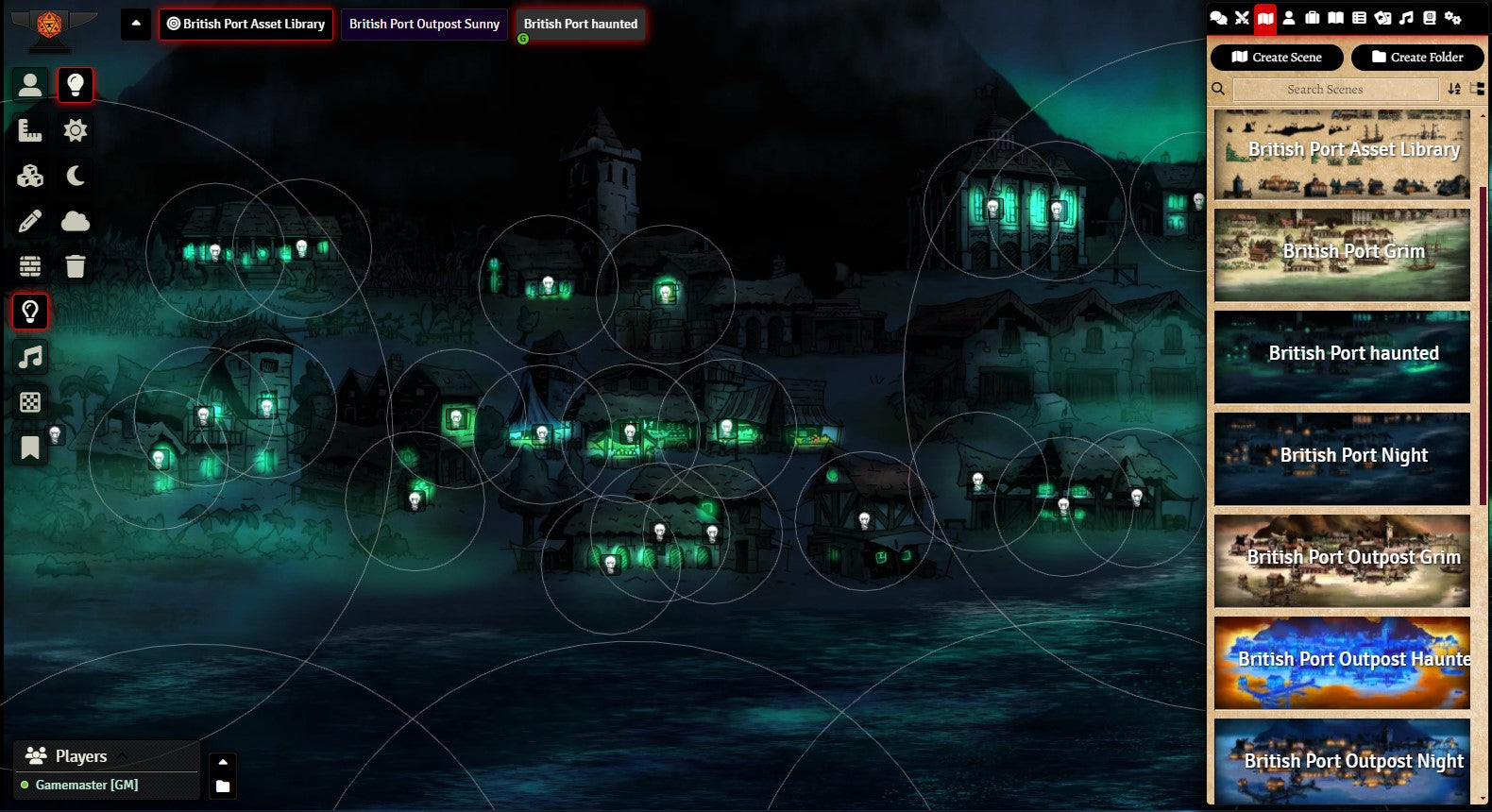The width and height of the screenshot is (1492, 812).
Task: Switch to darkness with the moon icon
Action: pos(76,176)
